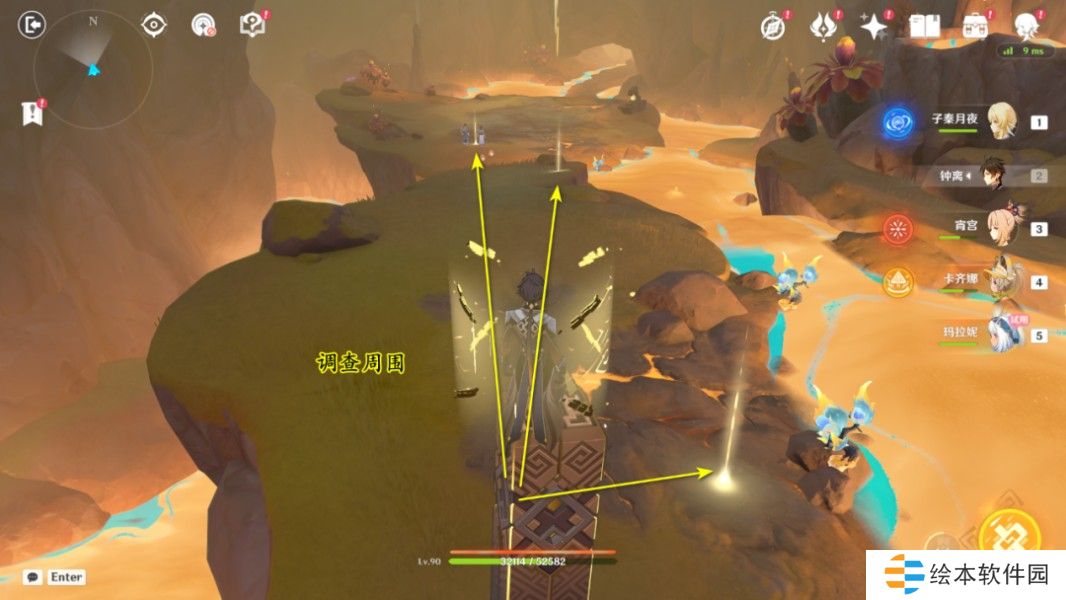Switch to party member 子秦月夜
The image size is (1066, 600).
(1001, 122)
